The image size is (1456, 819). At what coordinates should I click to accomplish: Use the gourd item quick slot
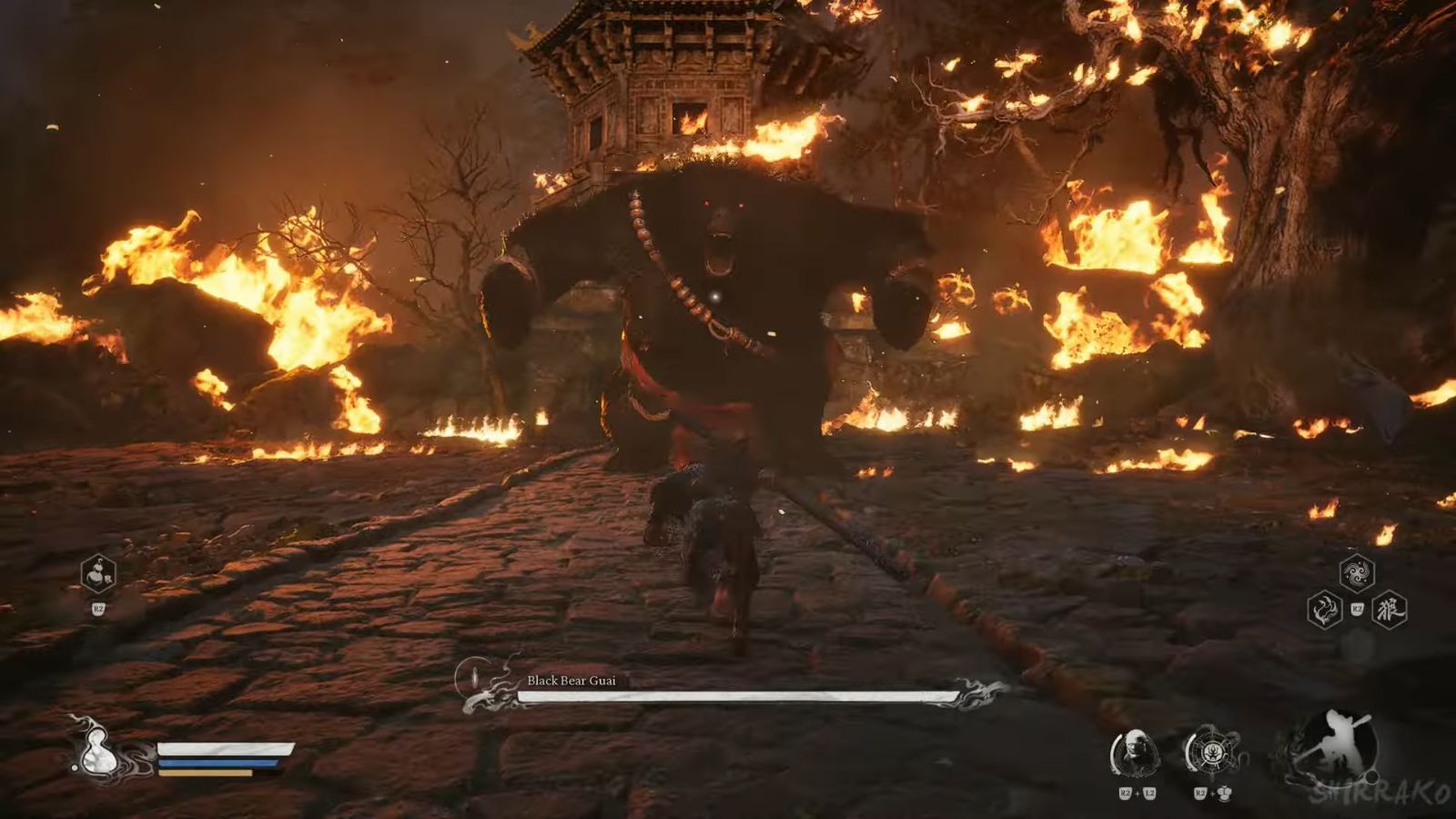pyautogui.click(x=98, y=574)
